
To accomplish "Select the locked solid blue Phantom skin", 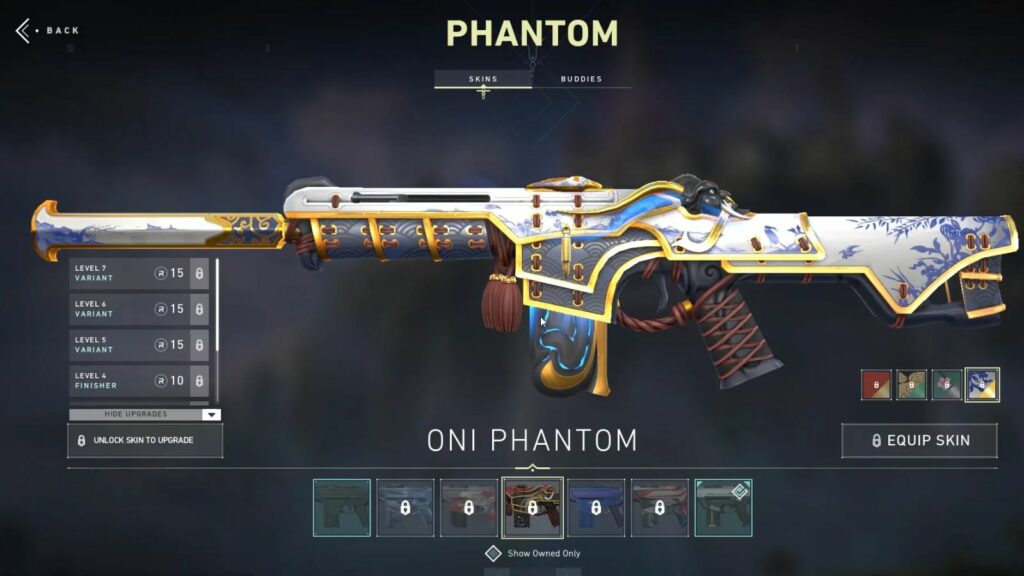I will [x=596, y=508].
